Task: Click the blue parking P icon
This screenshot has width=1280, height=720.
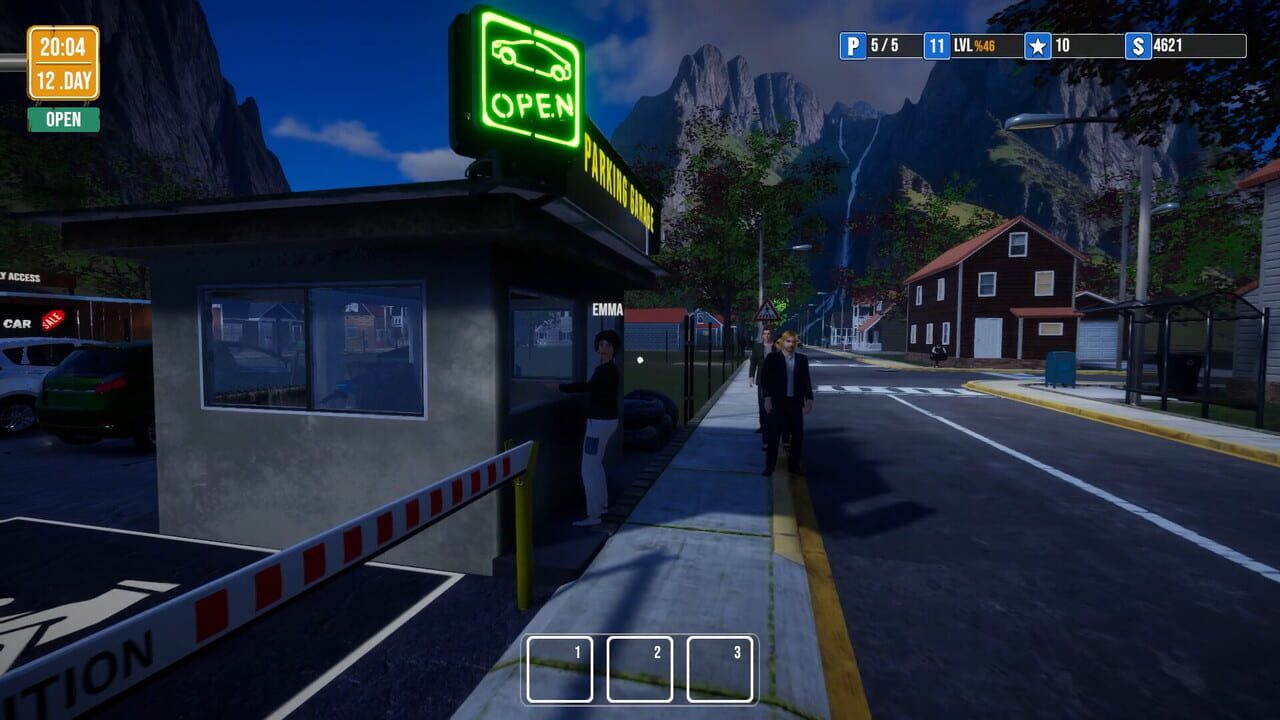Action: (852, 46)
